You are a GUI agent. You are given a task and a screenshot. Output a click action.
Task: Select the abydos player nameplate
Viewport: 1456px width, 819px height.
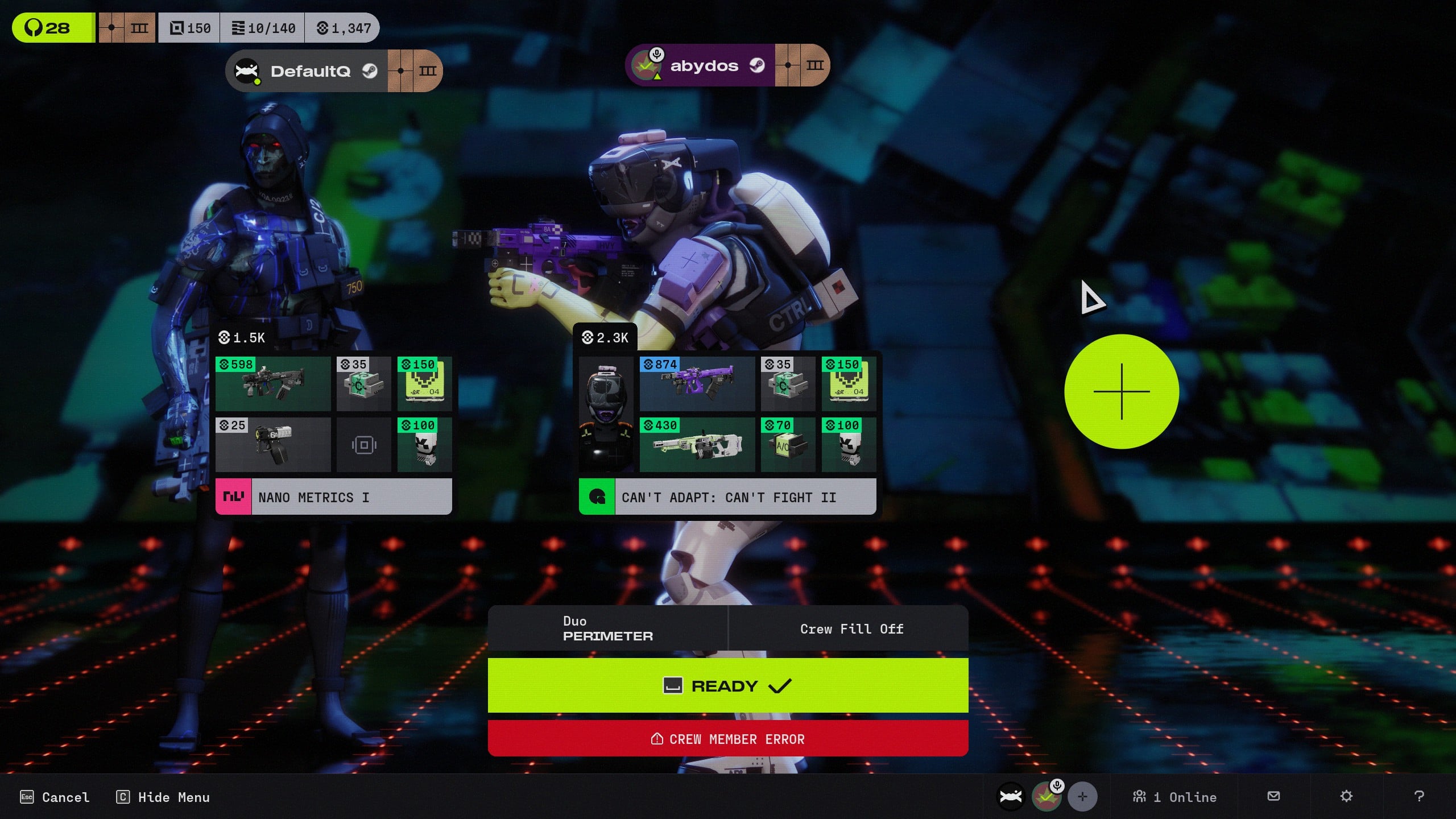click(x=704, y=66)
